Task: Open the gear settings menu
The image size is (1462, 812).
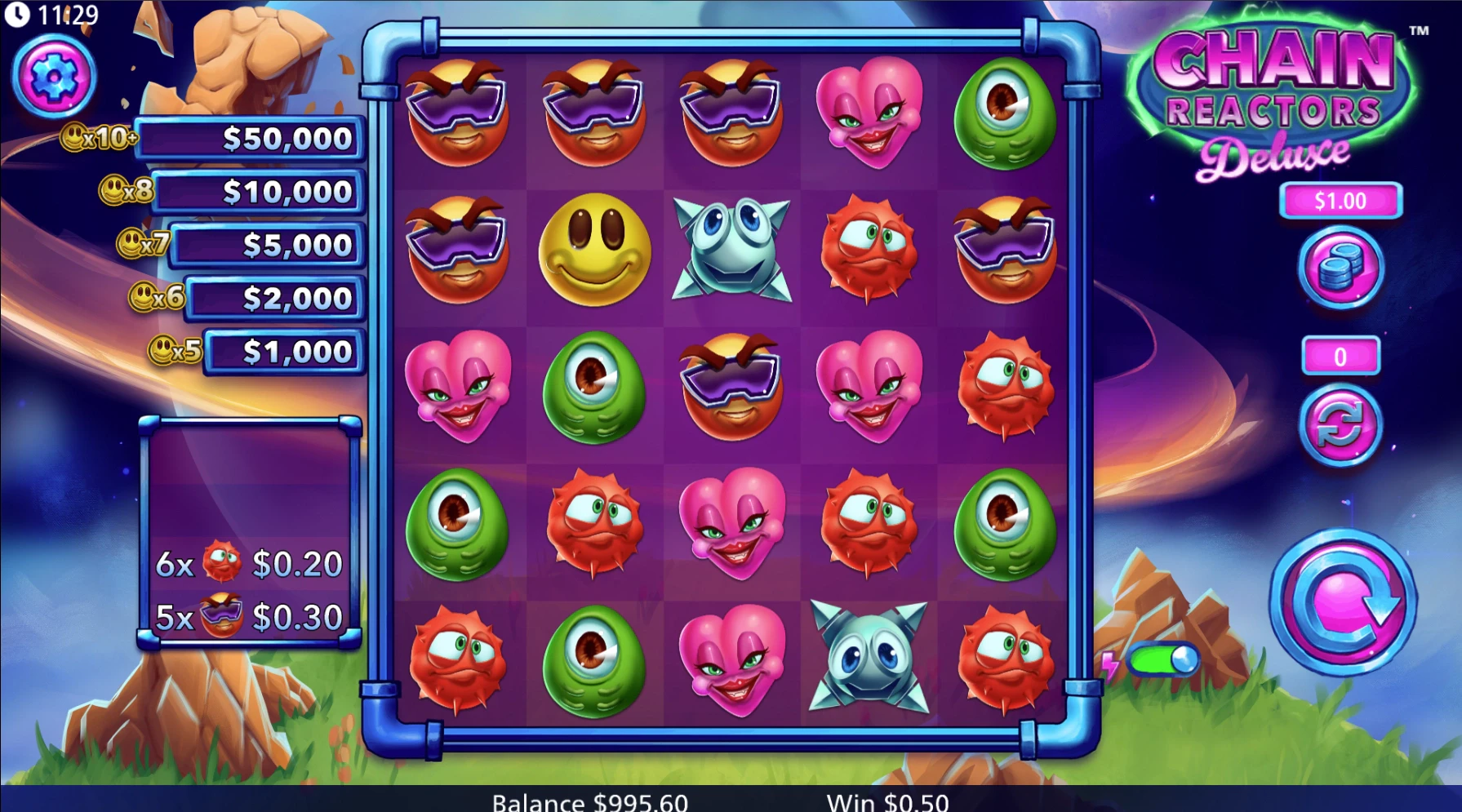Action: [54, 78]
